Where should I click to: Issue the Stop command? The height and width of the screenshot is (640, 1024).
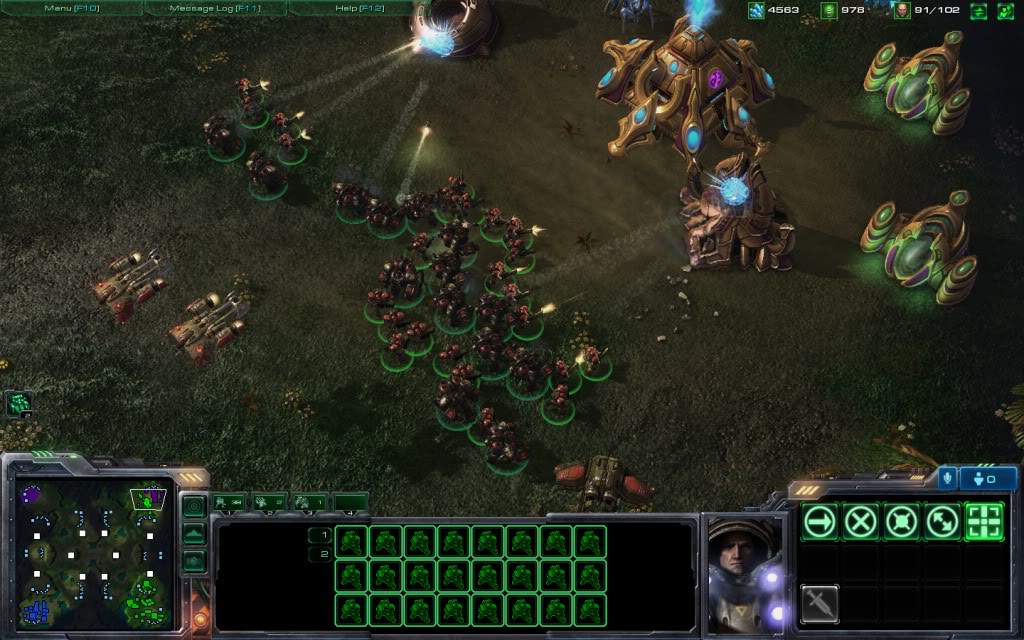coord(861,521)
